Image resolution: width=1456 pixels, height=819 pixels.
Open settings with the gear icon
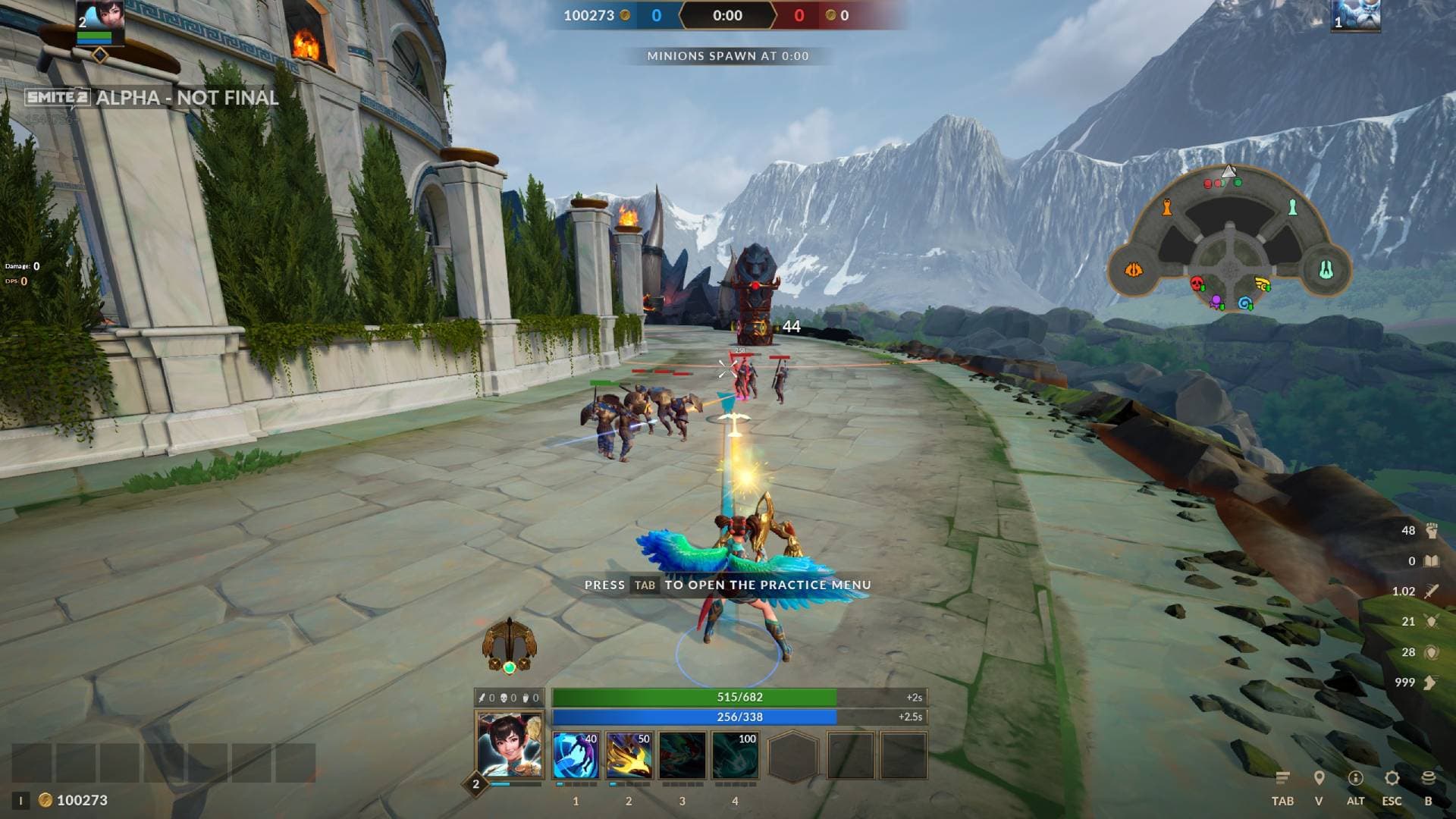coord(1392,778)
